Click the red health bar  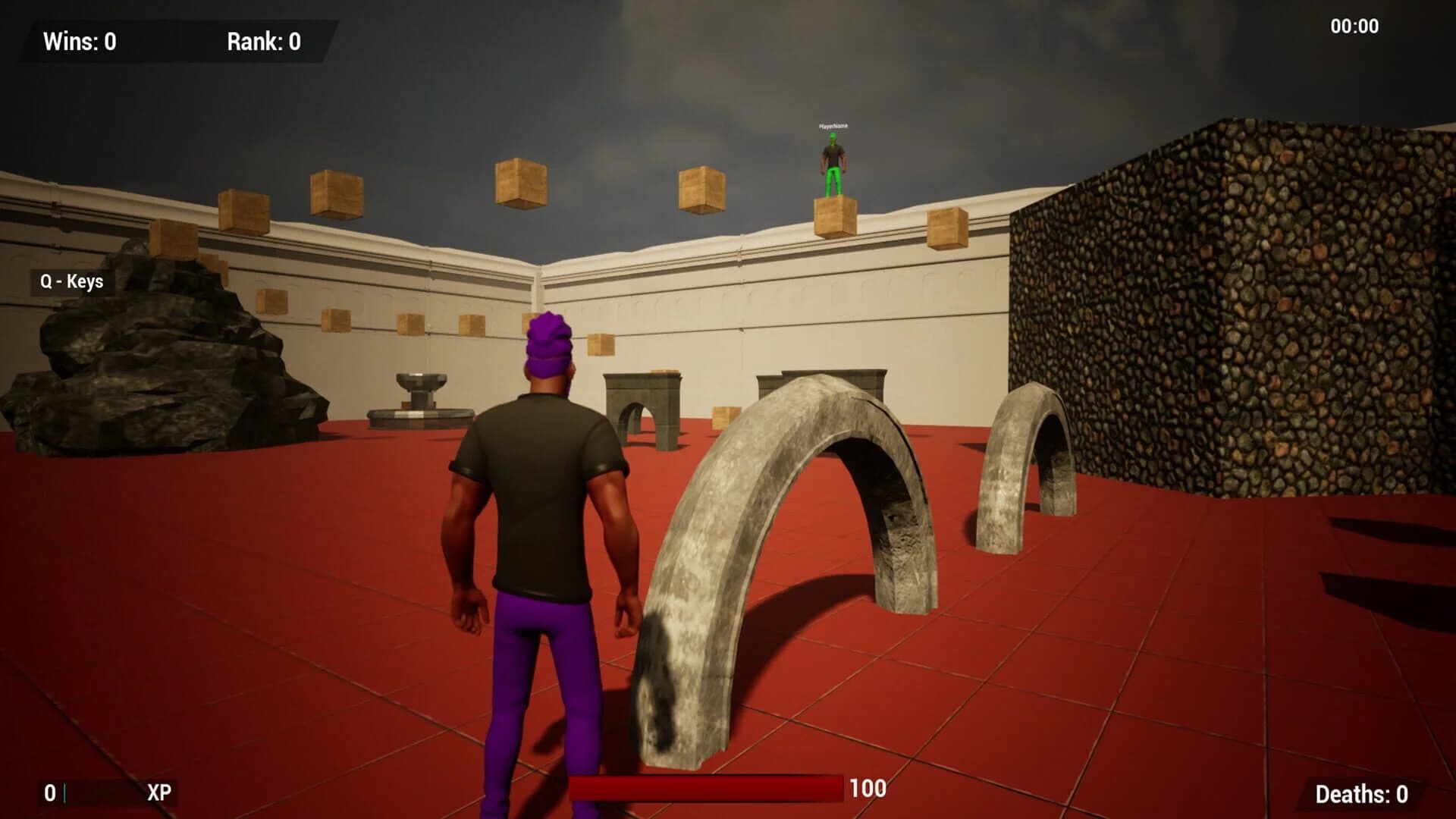point(705,788)
